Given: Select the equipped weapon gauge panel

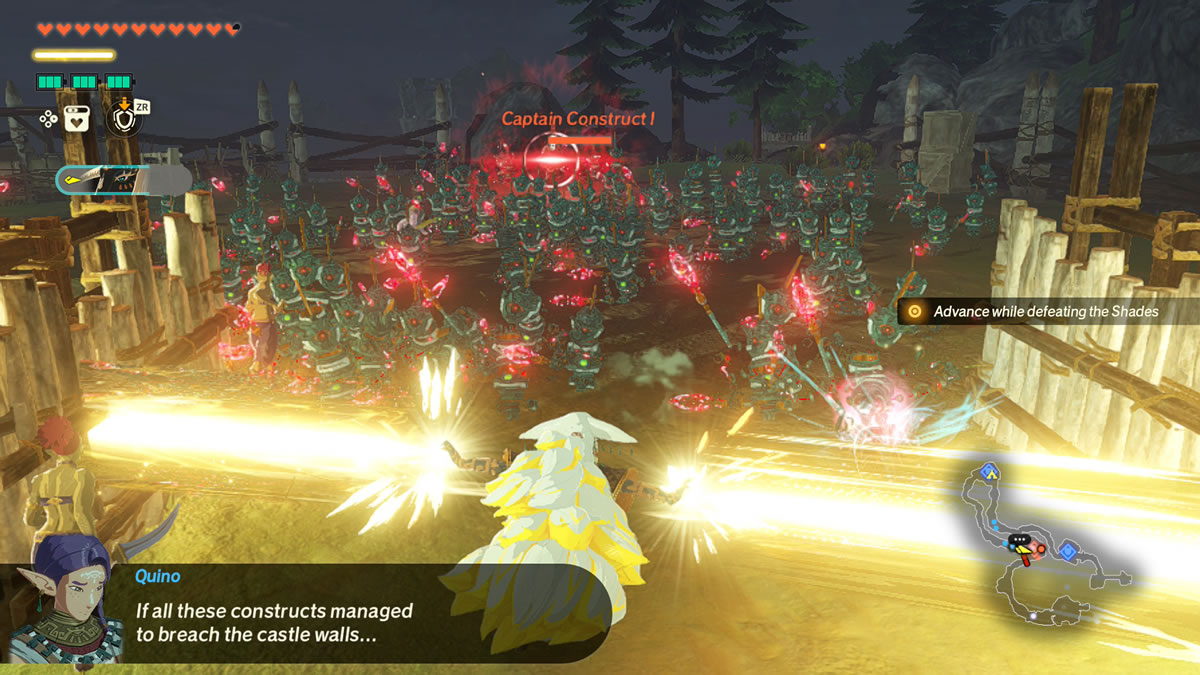Looking at the screenshot, I should coord(123,180).
